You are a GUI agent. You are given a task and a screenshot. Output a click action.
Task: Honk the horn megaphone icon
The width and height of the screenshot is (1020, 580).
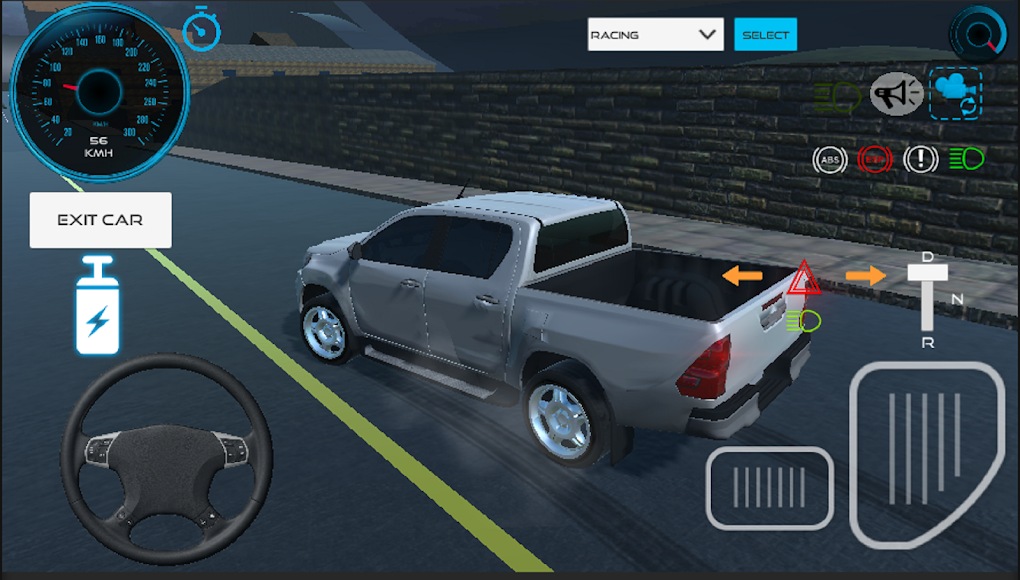[x=895, y=94]
